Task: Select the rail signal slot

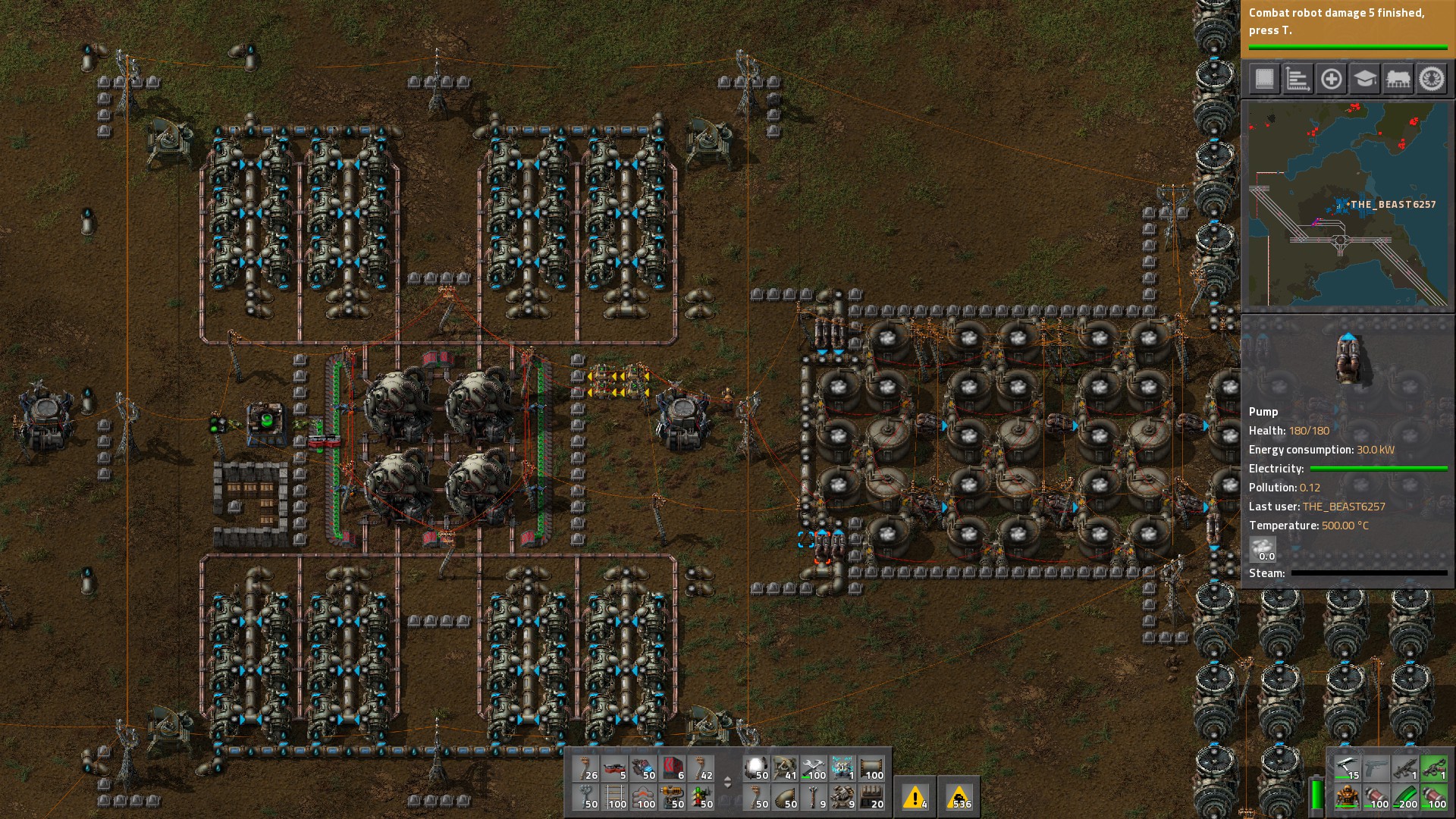Action: click(x=702, y=797)
